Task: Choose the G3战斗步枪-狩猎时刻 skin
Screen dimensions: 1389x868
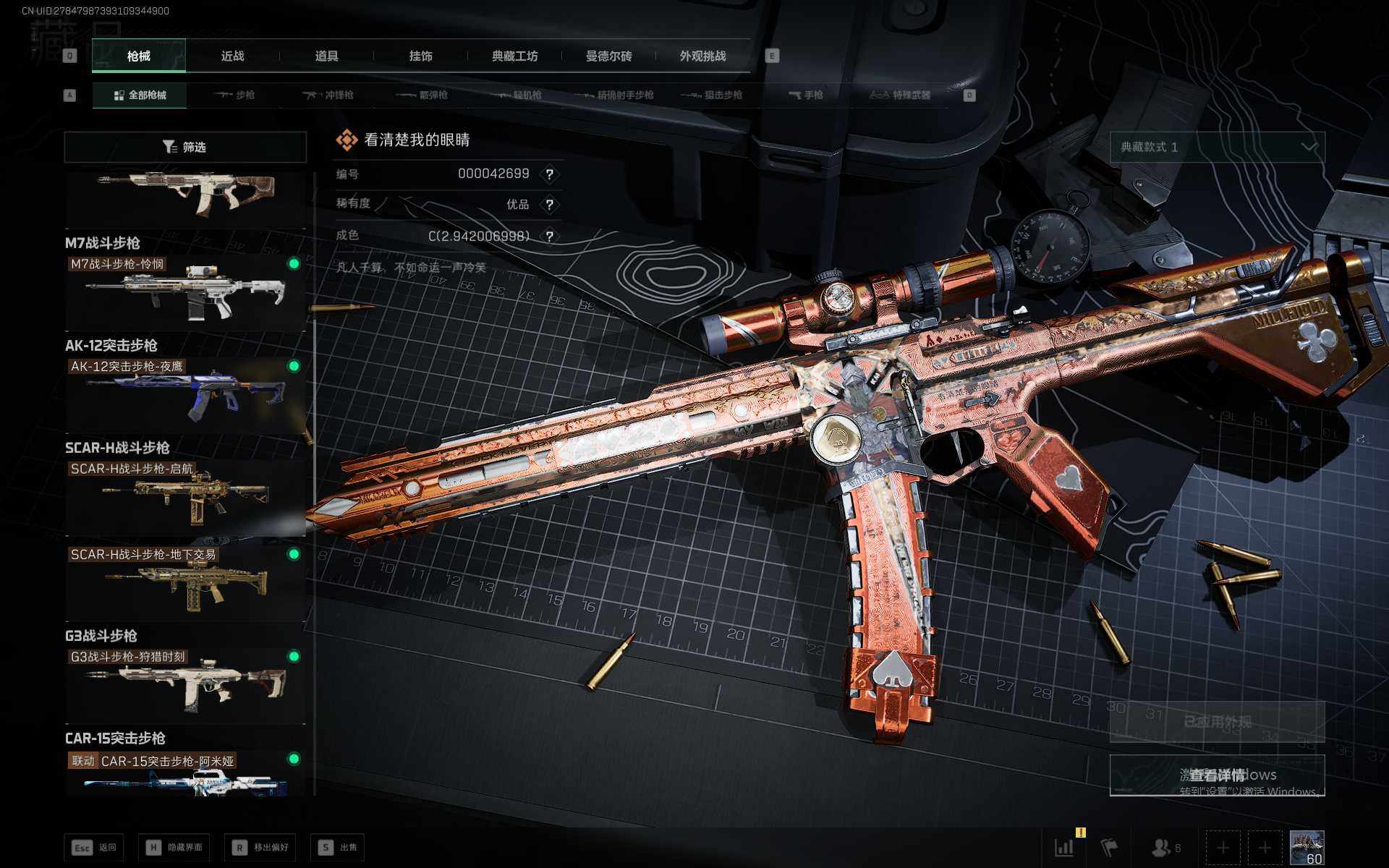Action: pyautogui.click(x=185, y=685)
